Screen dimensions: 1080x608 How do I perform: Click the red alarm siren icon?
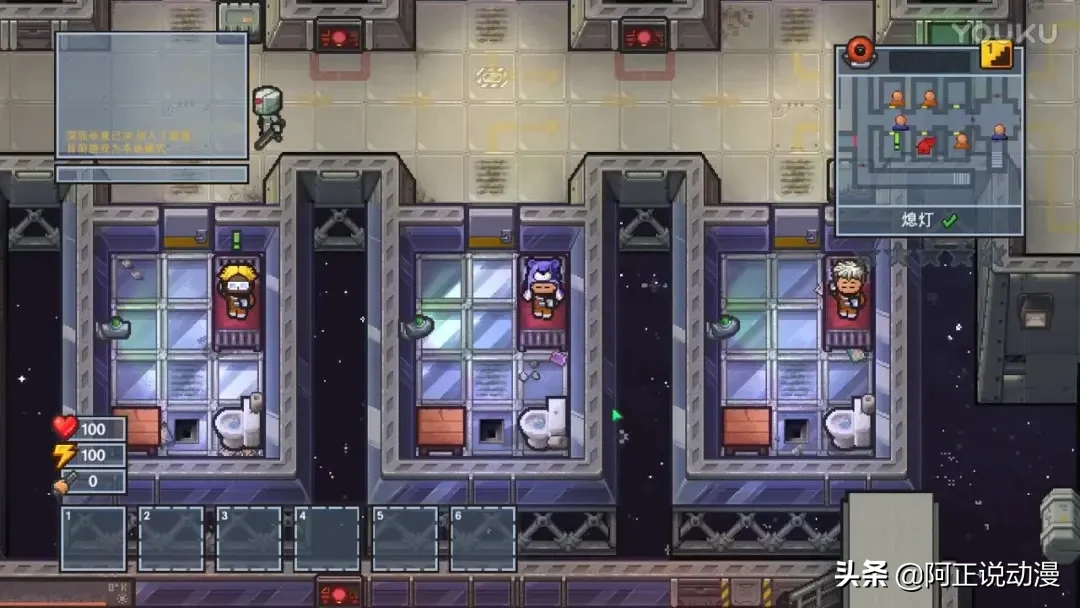point(860,50)
